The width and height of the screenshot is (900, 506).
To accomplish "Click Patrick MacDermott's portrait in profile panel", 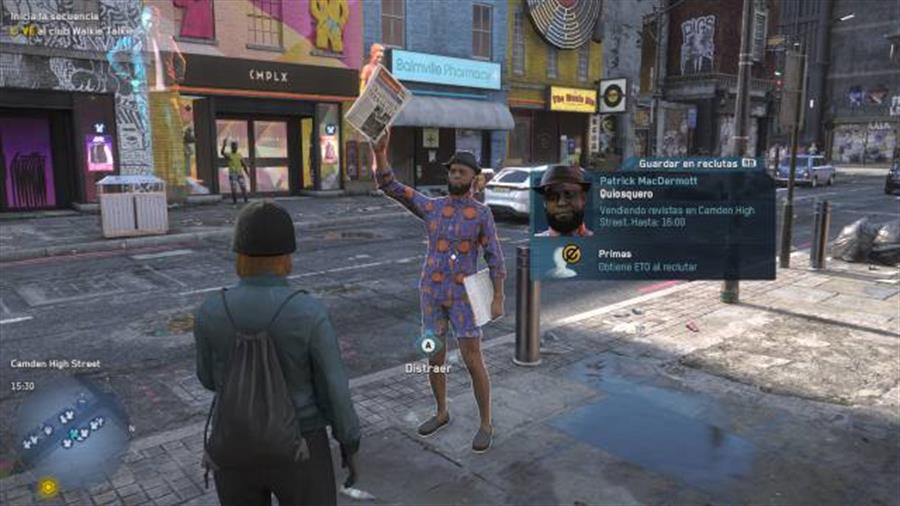I will (564, 203).
